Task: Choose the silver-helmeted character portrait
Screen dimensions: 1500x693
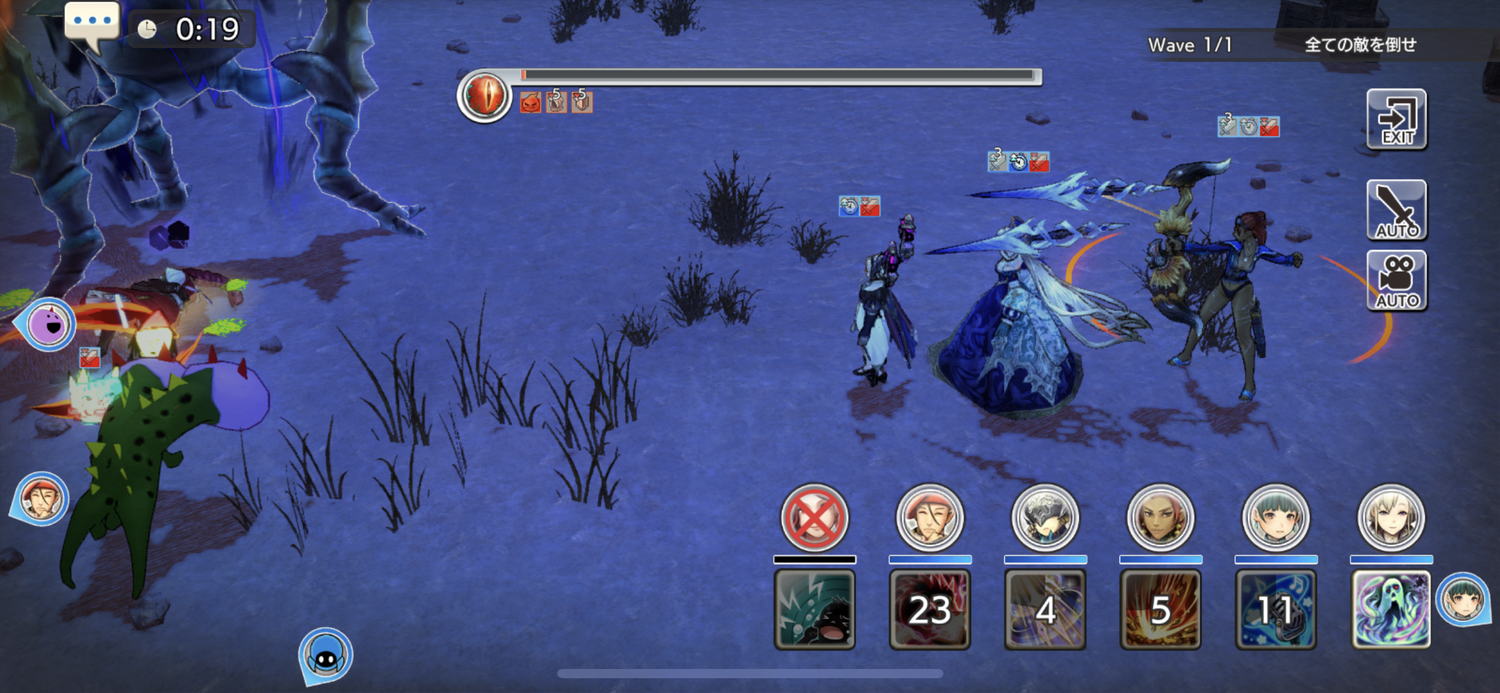Action: click(1045, 518)
